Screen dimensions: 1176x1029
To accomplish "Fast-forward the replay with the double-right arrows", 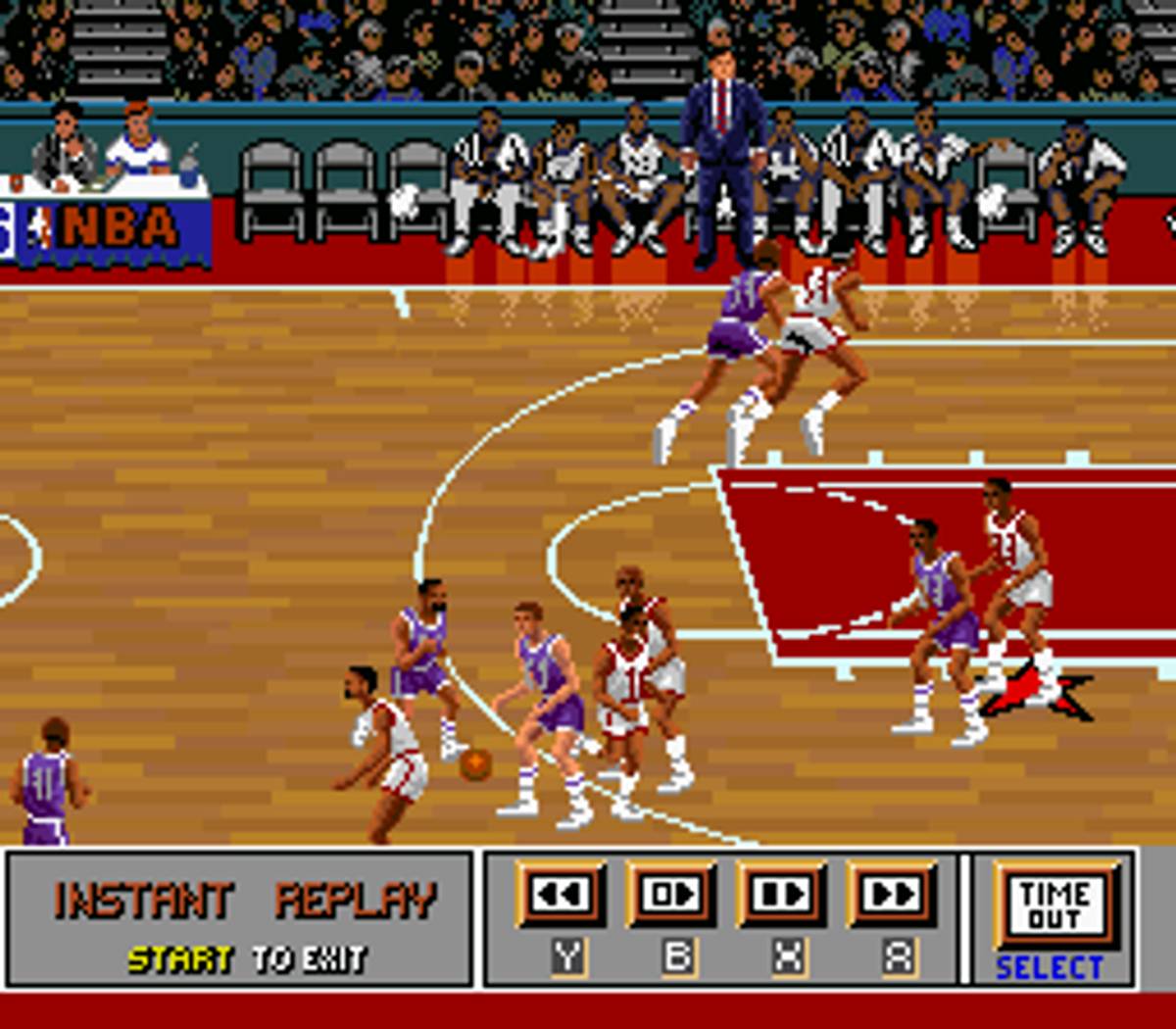I will (893, 893).
